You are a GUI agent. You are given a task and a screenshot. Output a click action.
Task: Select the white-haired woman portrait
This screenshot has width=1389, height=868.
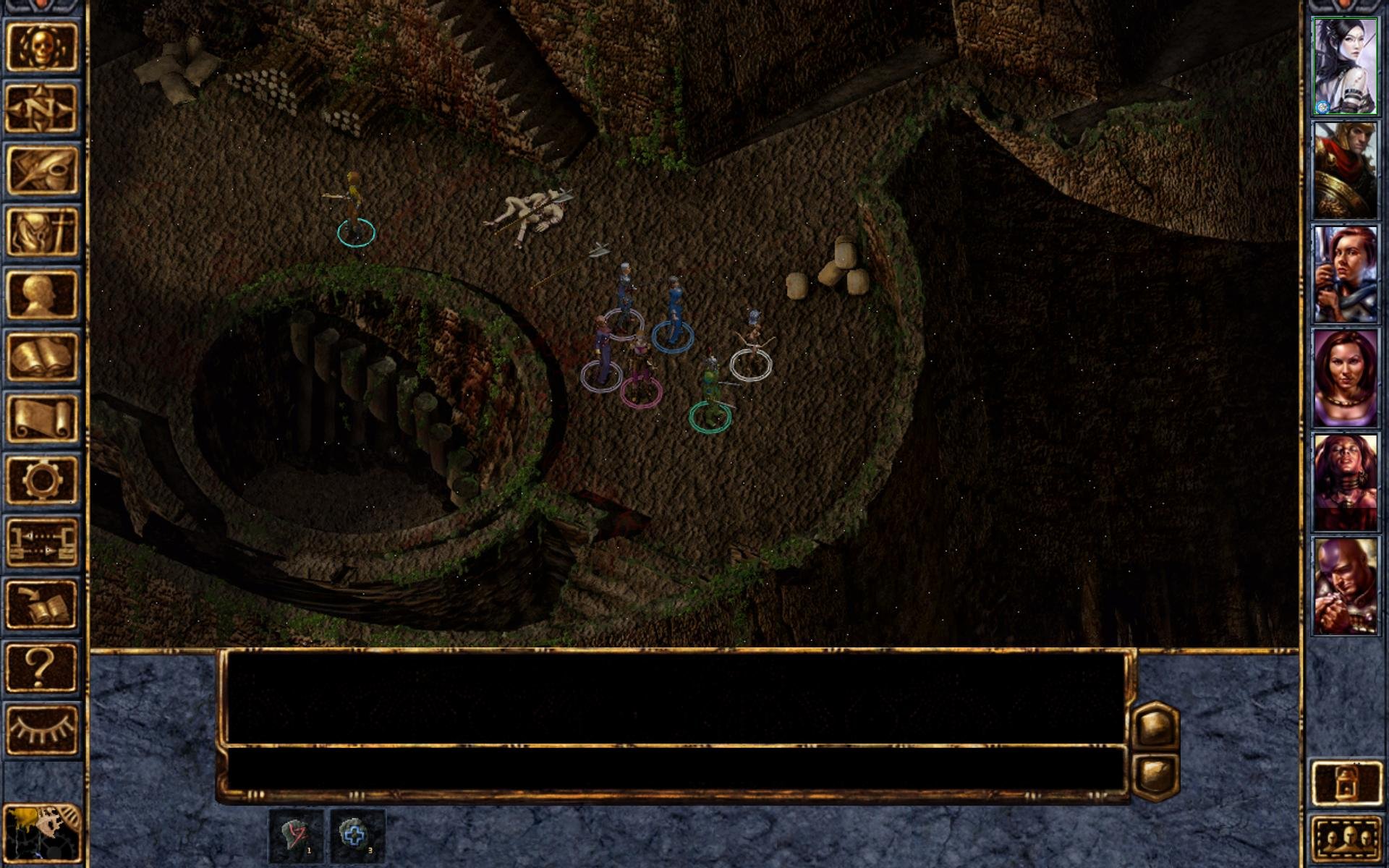point(1345,67)
